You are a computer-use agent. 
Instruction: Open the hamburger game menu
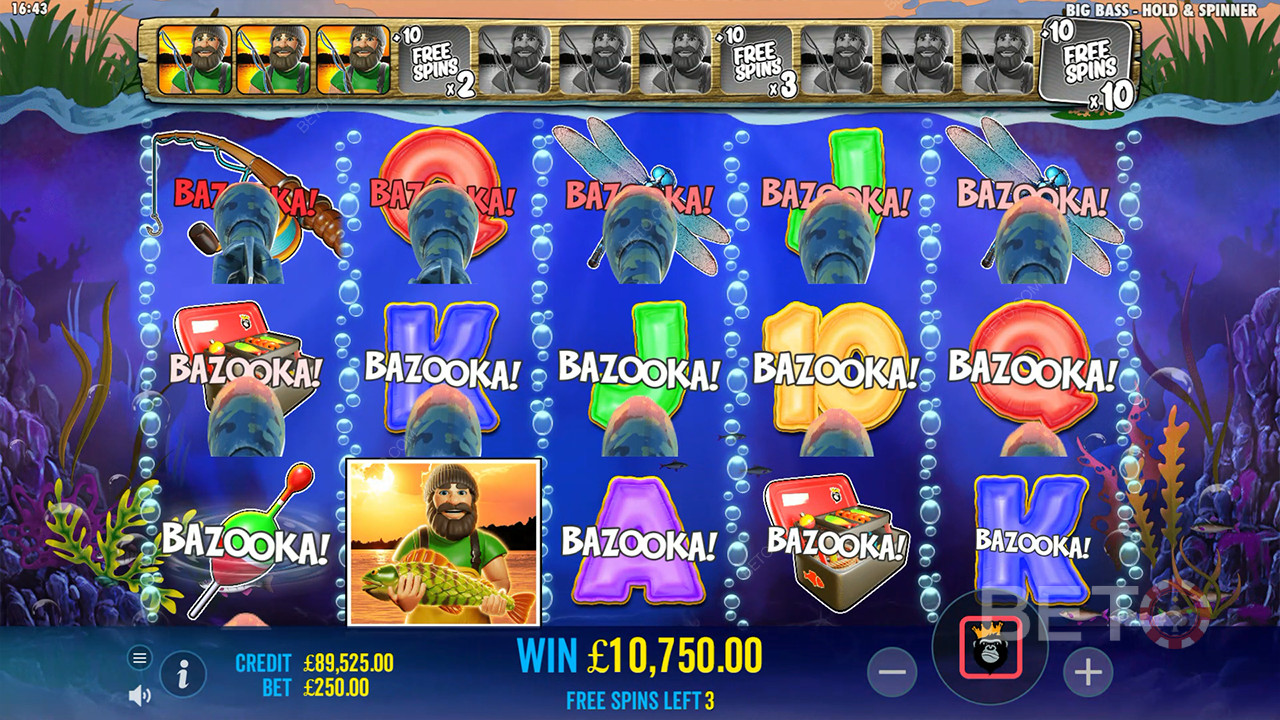[x=138, y=659]
